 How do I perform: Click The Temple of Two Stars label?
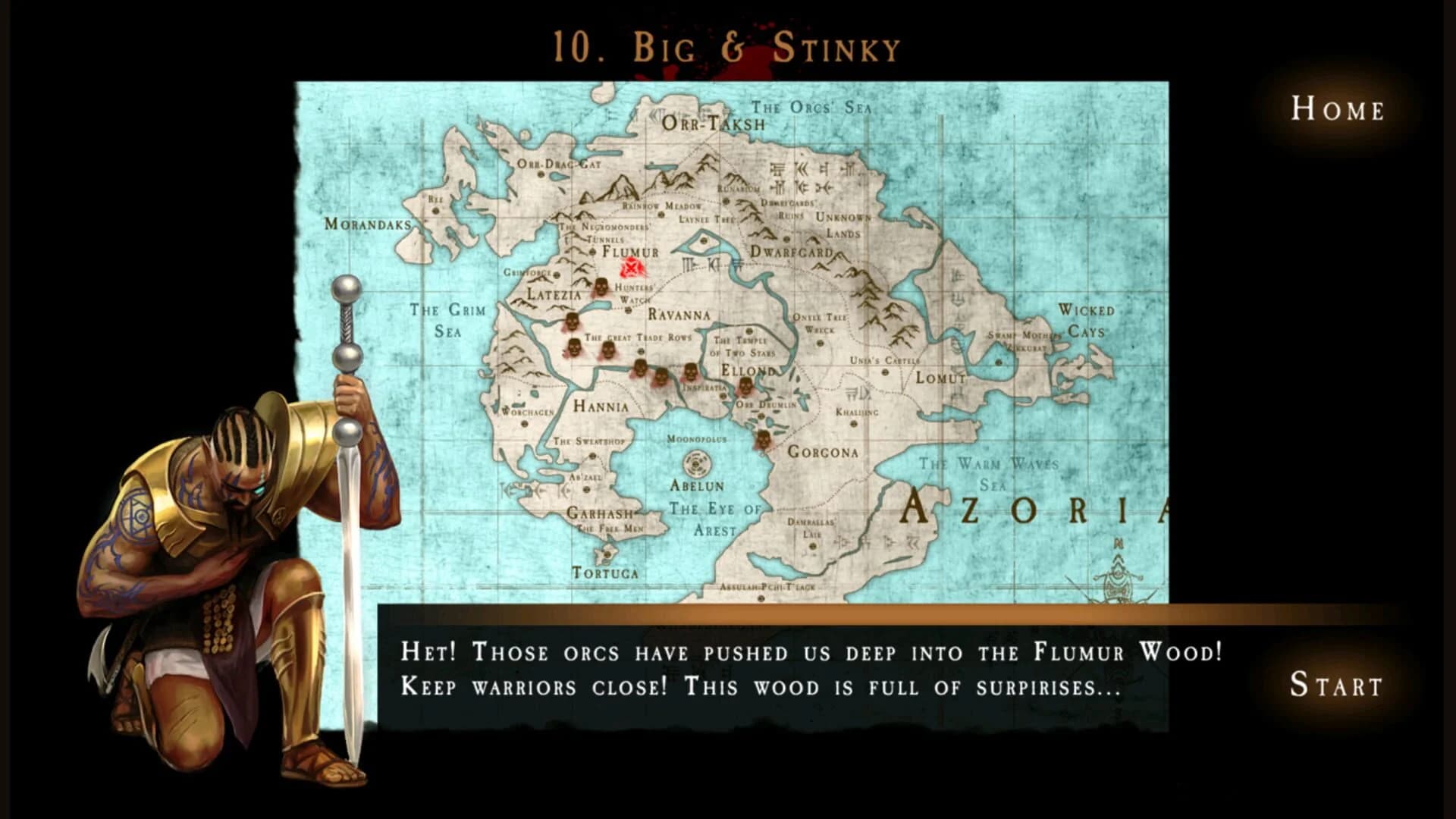pyautogui.click(x=740, y=347)
